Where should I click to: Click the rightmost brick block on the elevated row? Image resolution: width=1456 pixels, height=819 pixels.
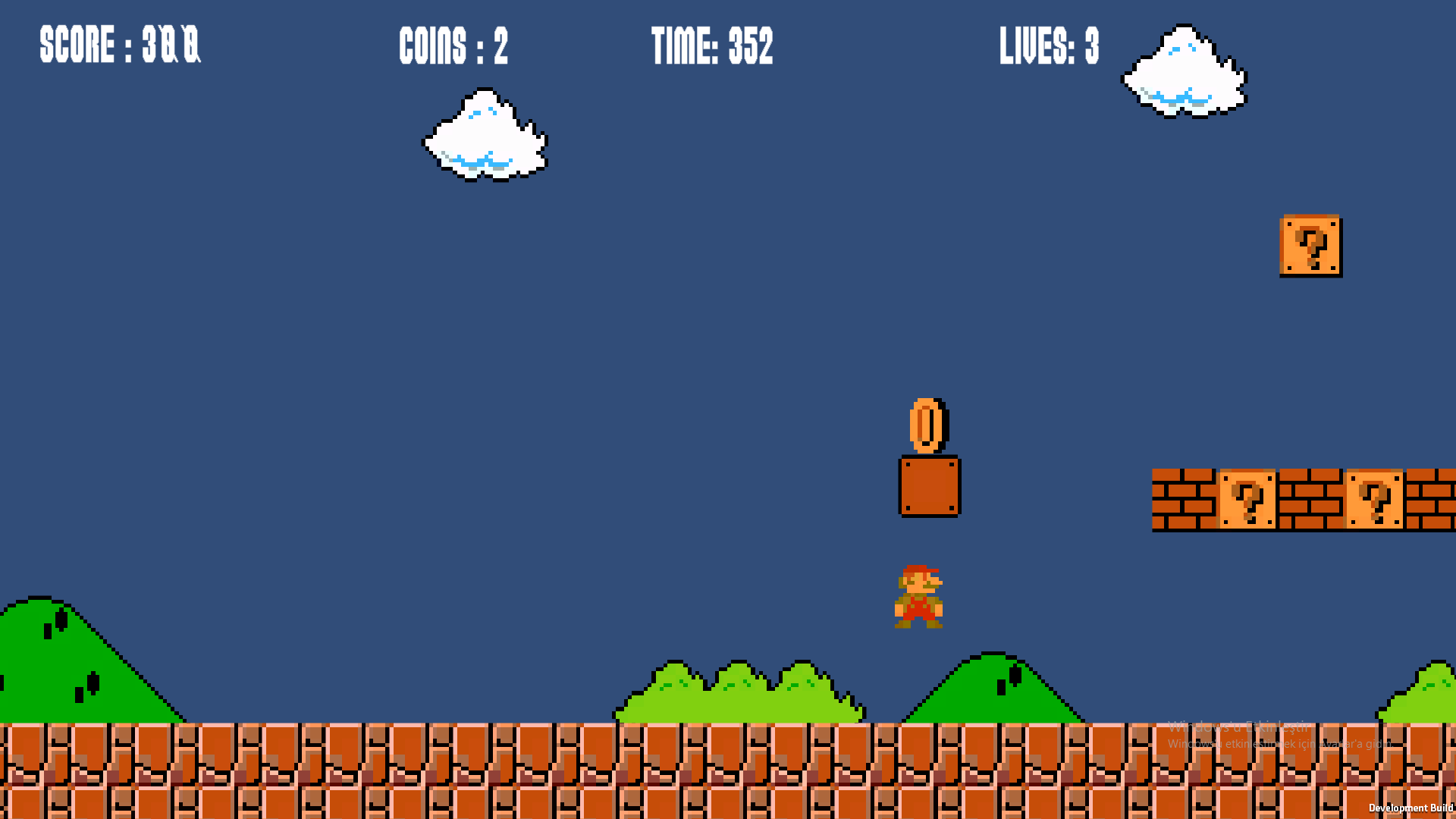[1433, 500]
